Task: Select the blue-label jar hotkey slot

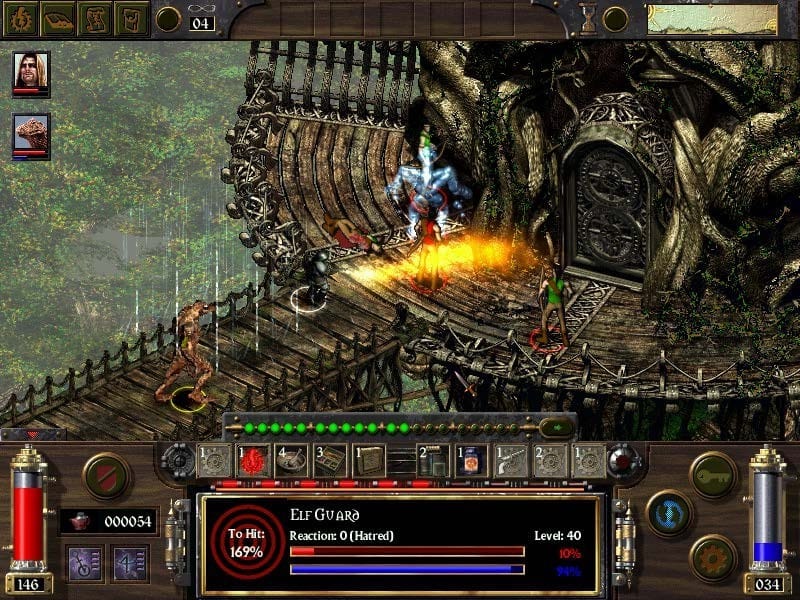Action: [472, 461]
